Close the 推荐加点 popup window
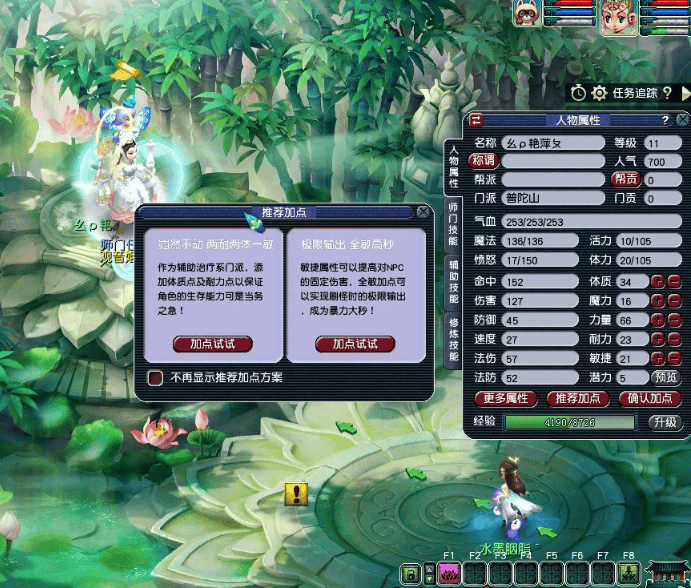This screenshot has height=588, width=691. pyautogui.click(x=423, y=212)
